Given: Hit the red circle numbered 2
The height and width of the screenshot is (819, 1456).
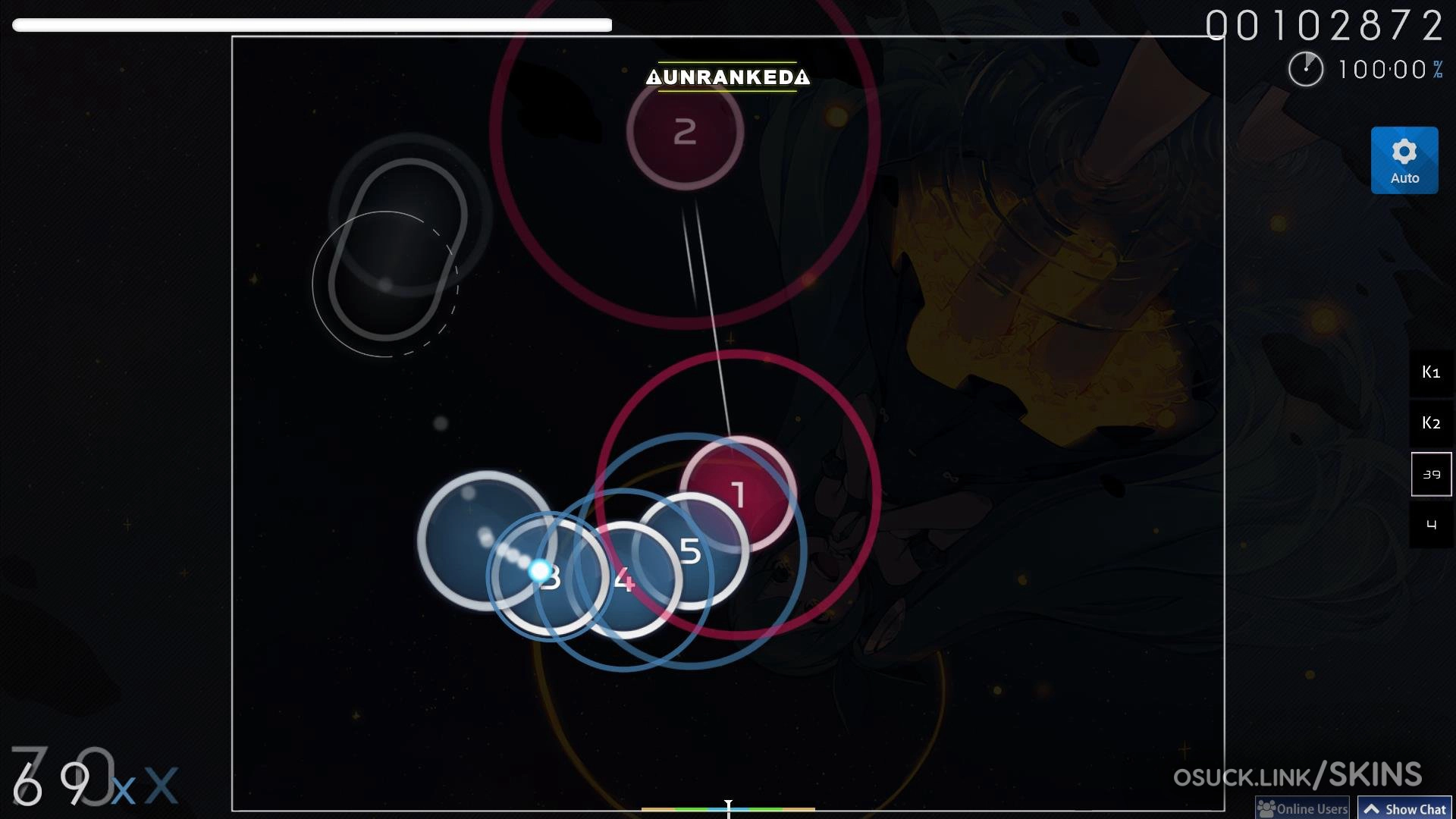Looking at the screenshot, I should [x=685, y=131].
